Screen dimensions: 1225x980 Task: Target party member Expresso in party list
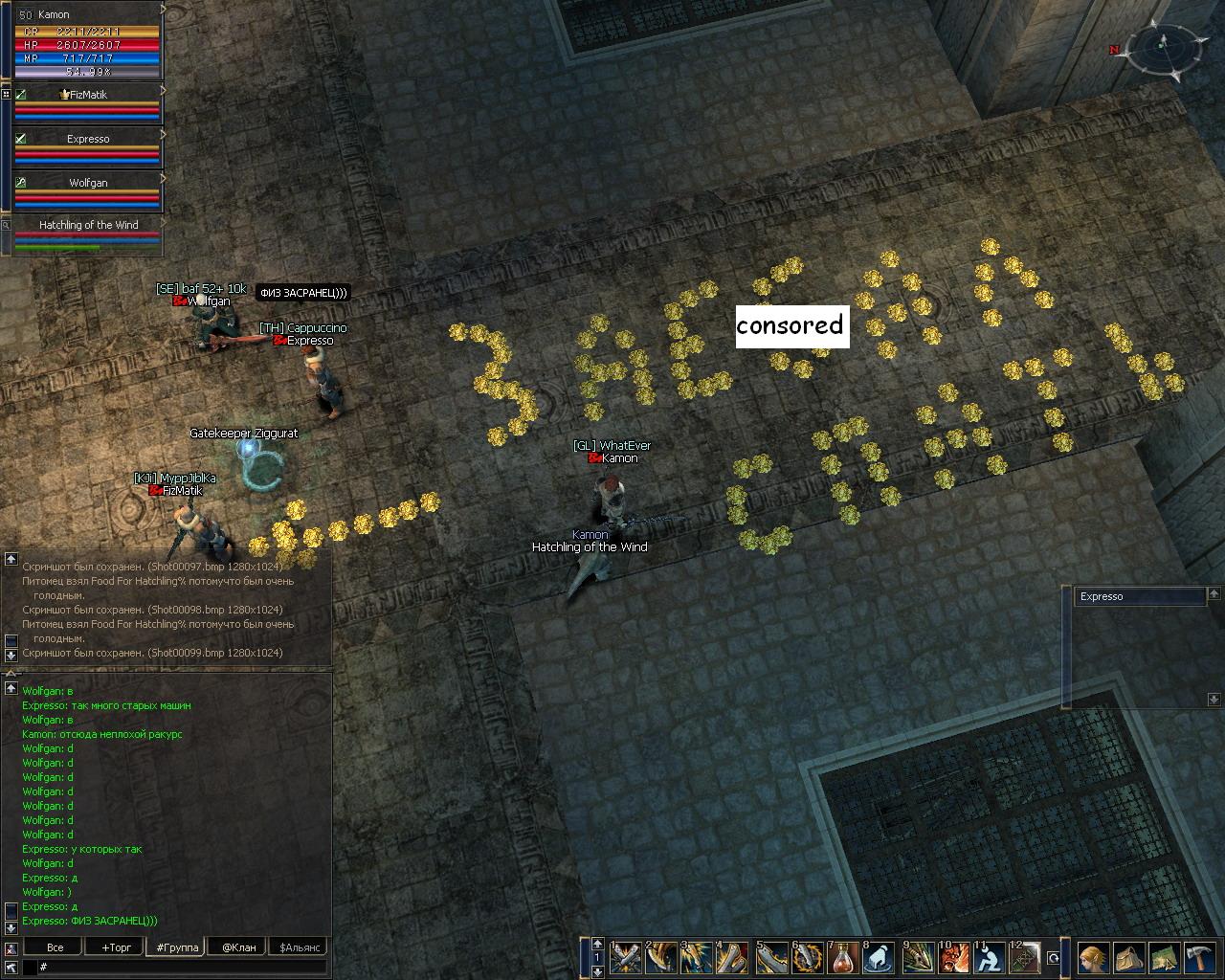tap(87, 147)
